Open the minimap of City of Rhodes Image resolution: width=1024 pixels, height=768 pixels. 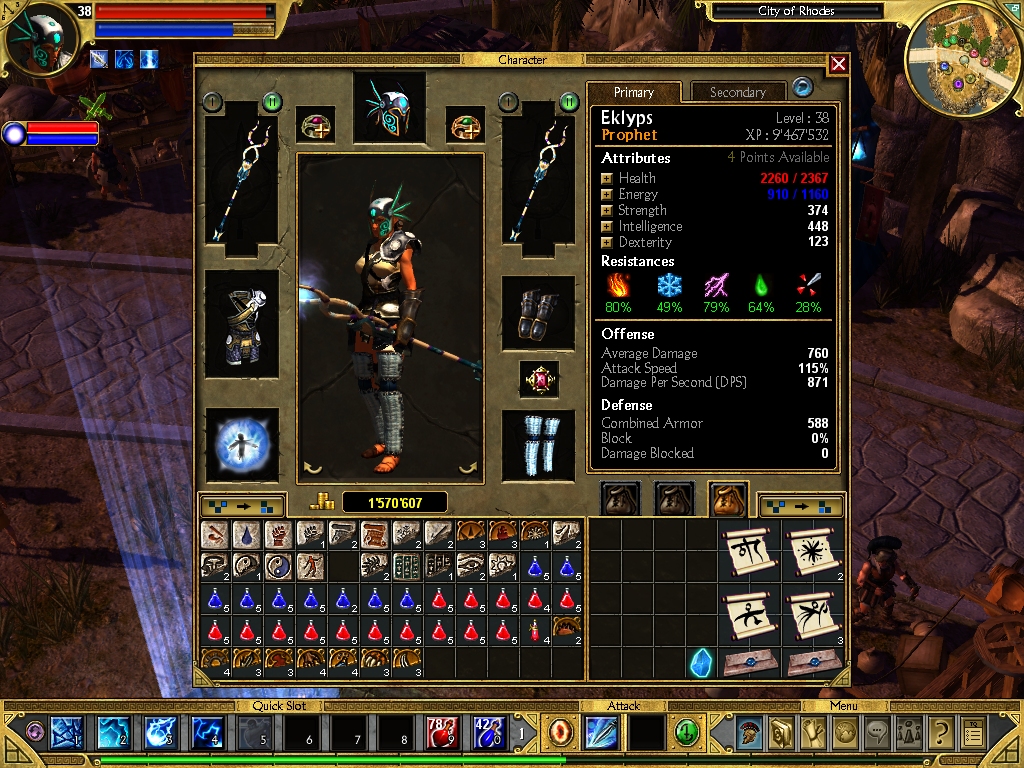click(x=956, y=55)
